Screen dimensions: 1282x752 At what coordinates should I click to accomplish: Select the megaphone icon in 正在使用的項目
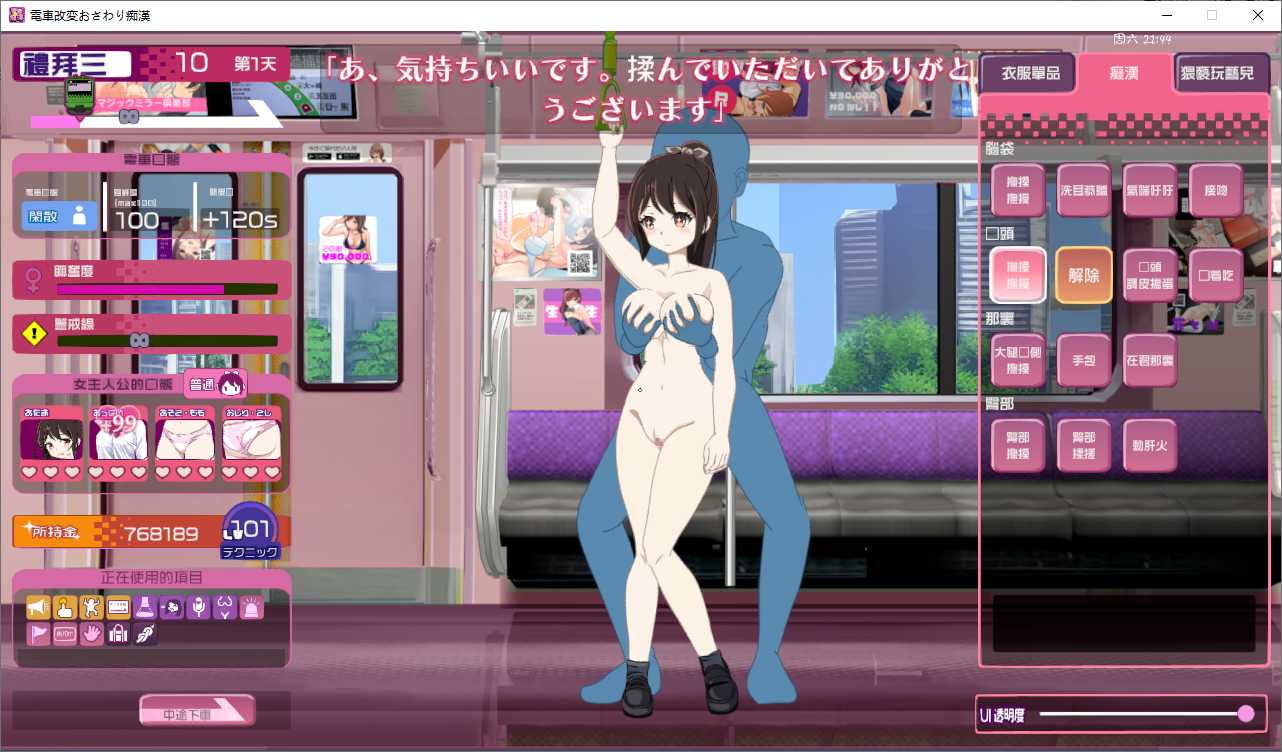coord(38,607)
